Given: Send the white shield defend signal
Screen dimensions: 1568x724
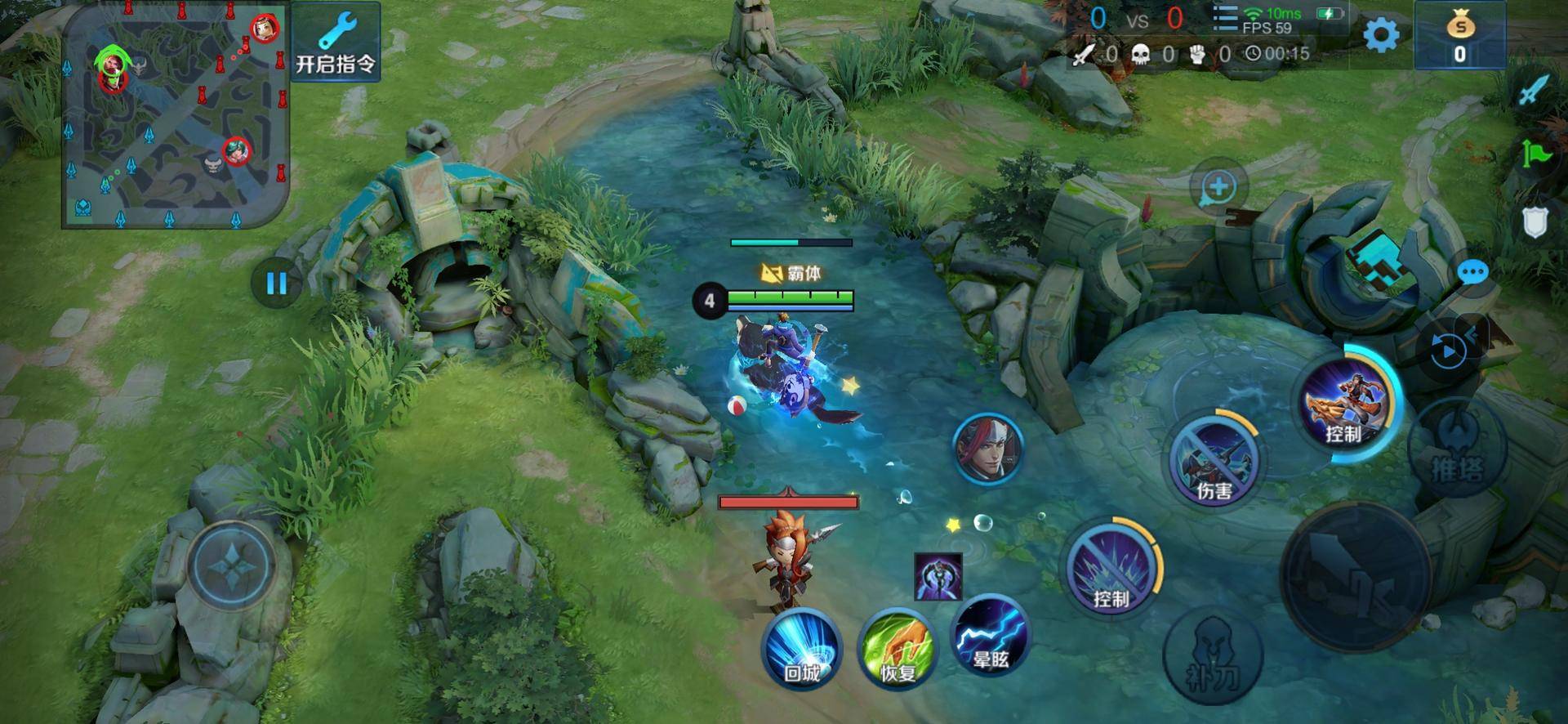Looking at the screenshot, I should coord(1535,221).
